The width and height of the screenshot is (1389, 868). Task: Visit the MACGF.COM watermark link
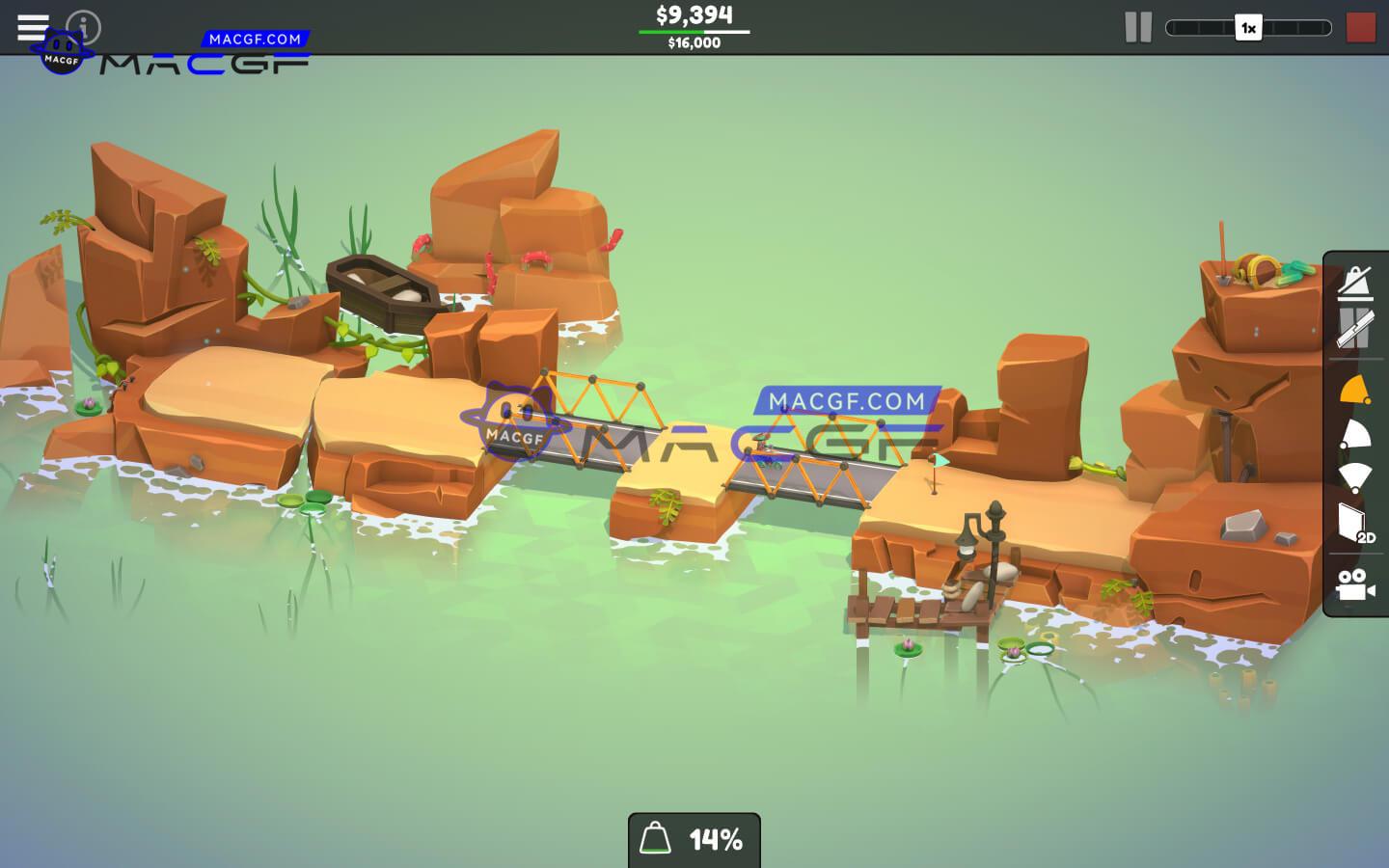click(256, 40)
